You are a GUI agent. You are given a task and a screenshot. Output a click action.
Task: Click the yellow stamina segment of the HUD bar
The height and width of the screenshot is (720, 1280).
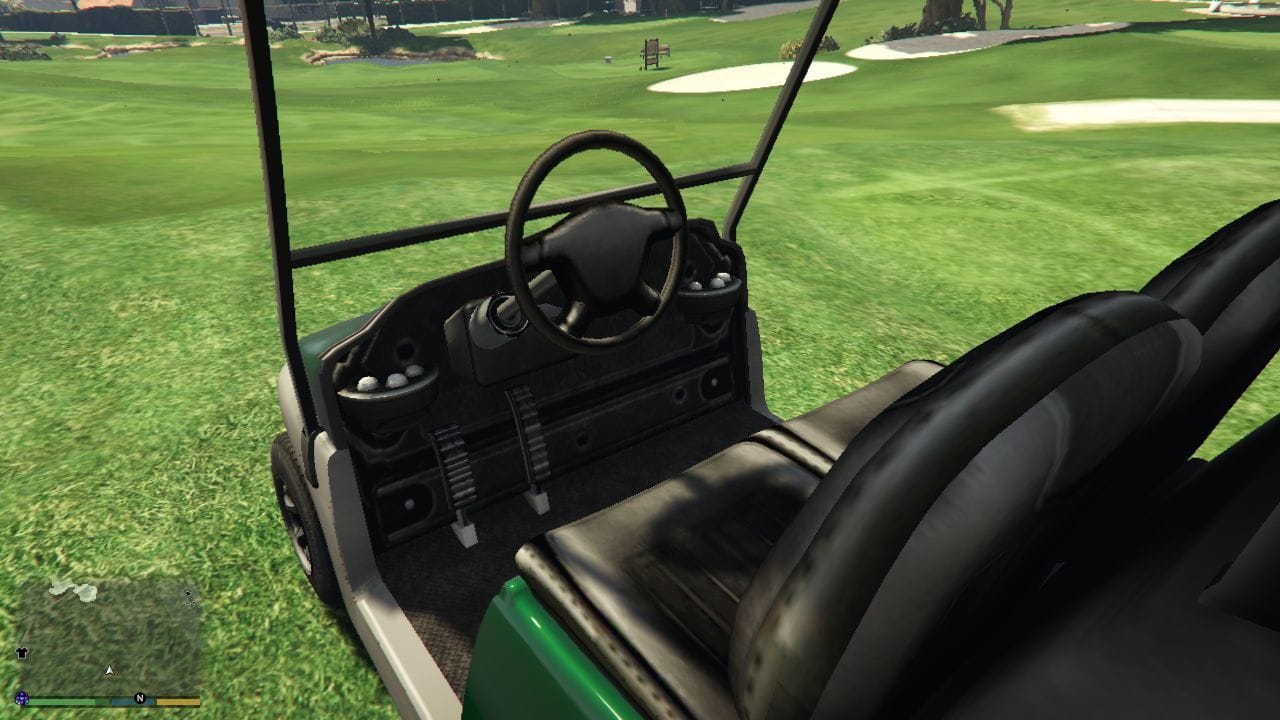pos(176,701)
